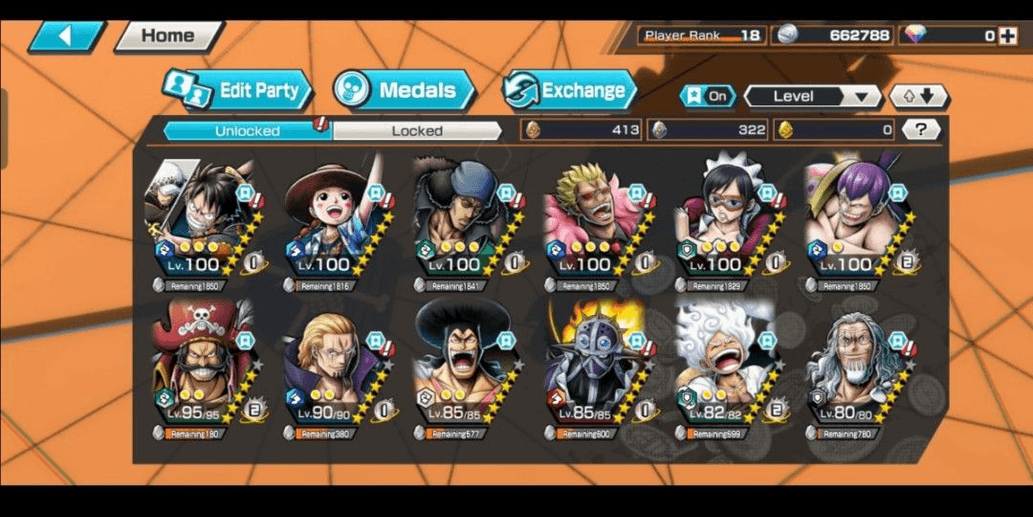Open the Exchange menu
Image resolution: width=1033 pixels, height=517 pixels.
click(569, 90)
